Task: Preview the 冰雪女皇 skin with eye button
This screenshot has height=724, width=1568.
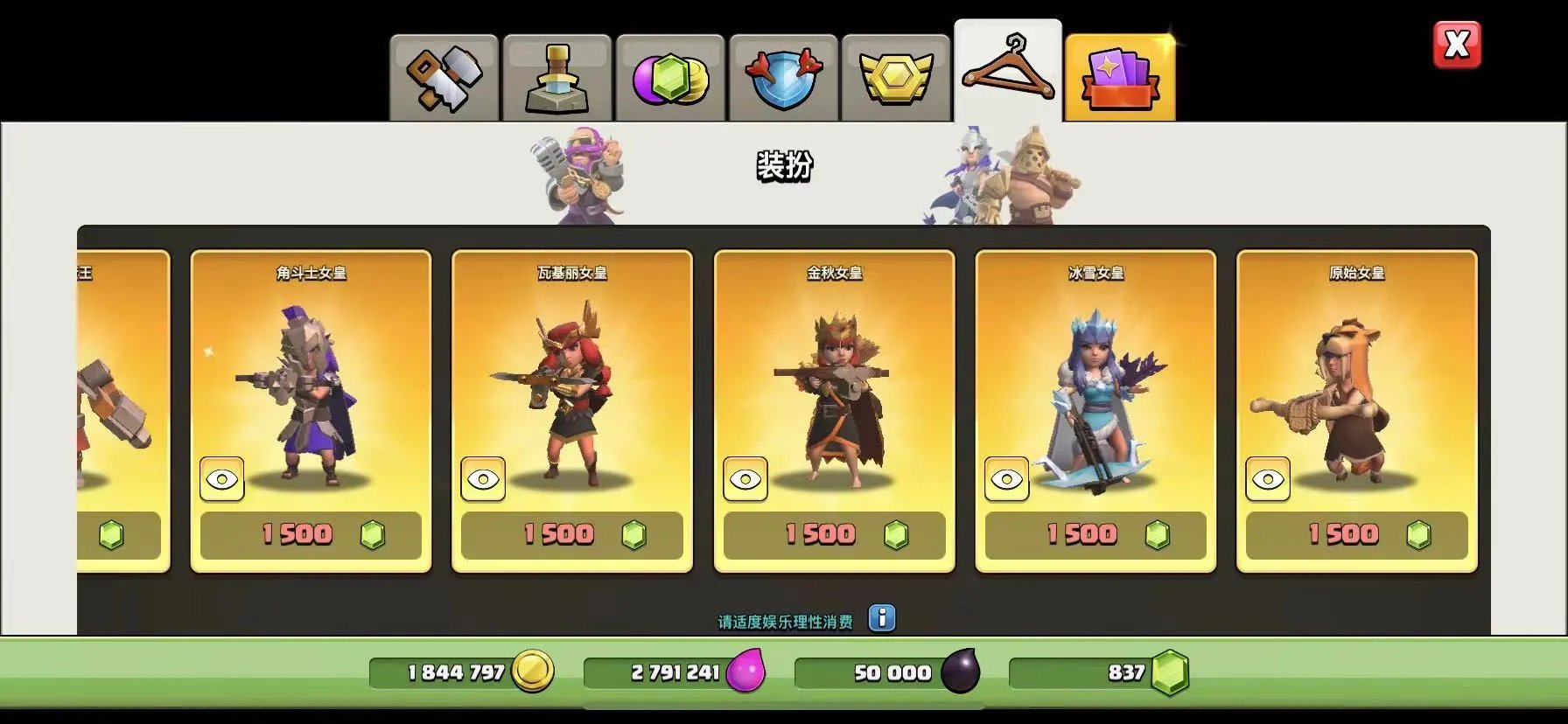Action: 1006,479
